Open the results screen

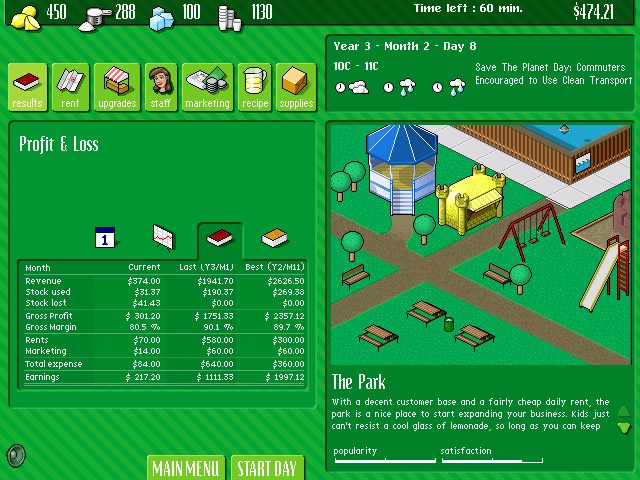[28, 87]
